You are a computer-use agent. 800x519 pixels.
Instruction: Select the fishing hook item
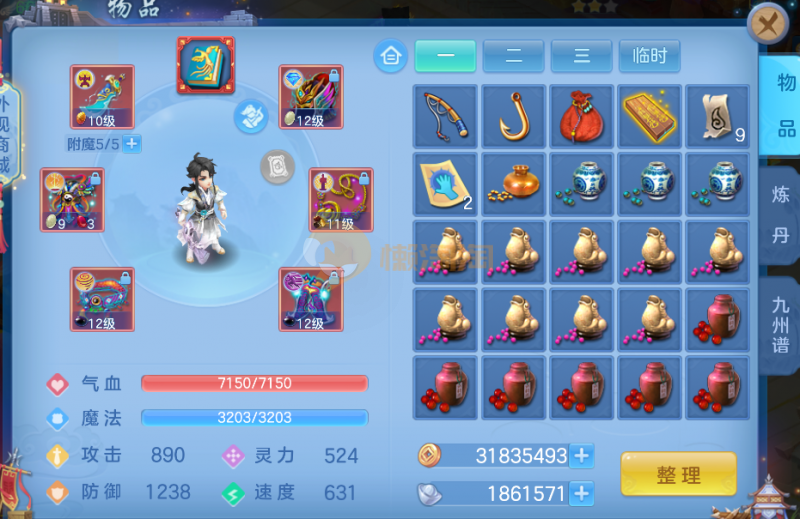pos(514,117)
